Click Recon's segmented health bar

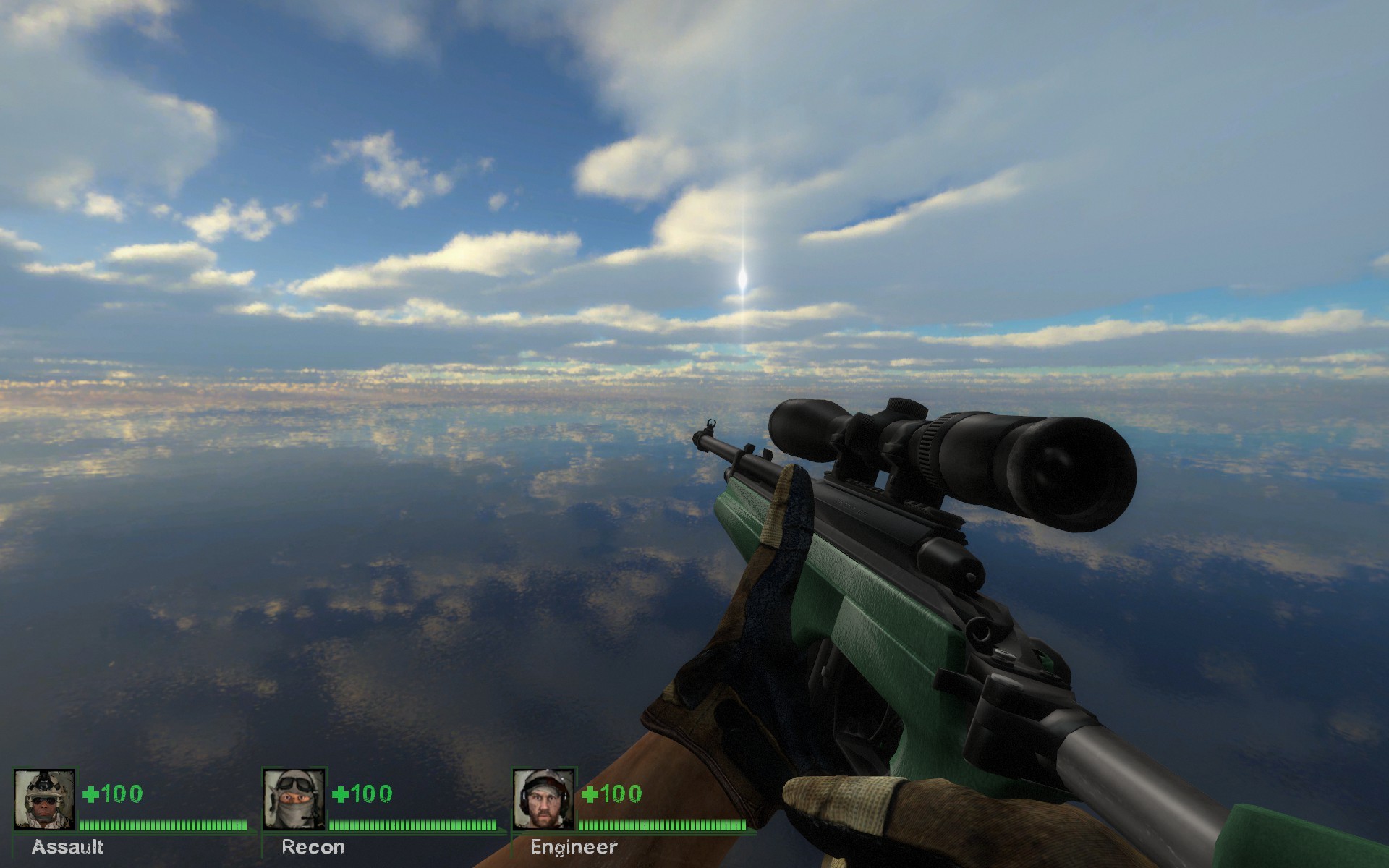[x=412, y=827]
